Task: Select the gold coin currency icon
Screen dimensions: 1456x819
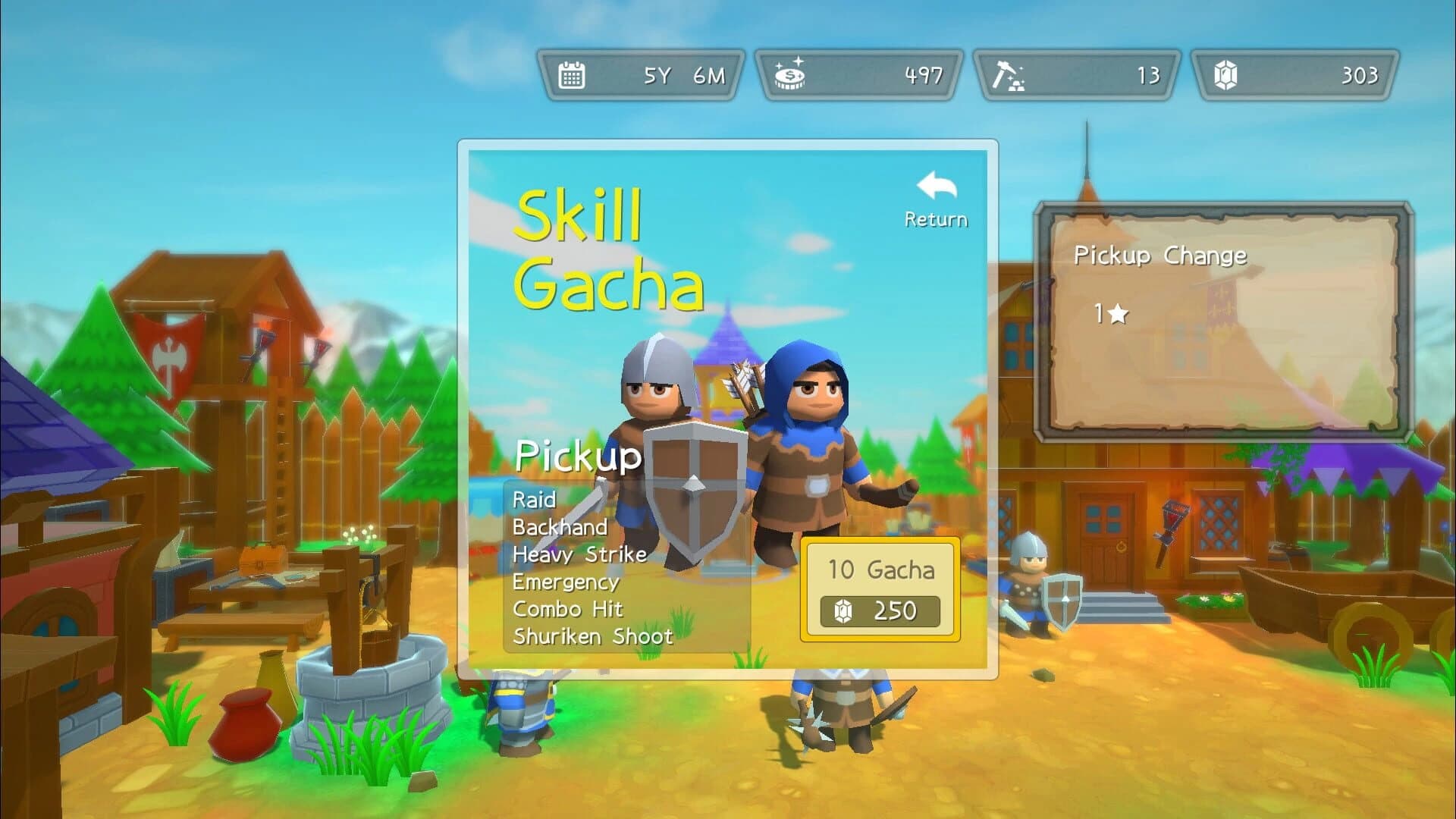Action: click(791, 74)
